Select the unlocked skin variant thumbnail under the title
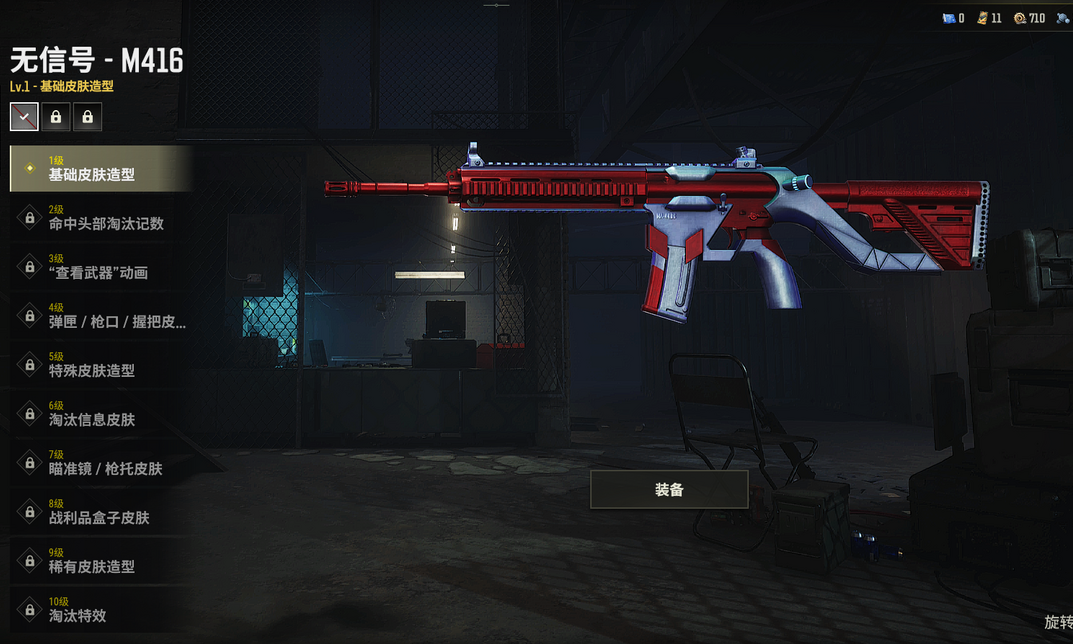This screenshot has width=1073, height=644. pos(24,117)
